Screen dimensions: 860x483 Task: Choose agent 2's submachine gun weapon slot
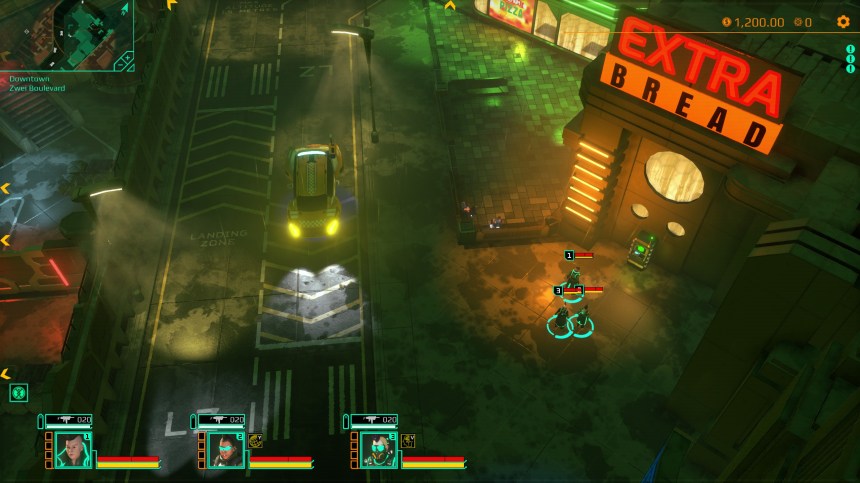click(x=221, y=420)
